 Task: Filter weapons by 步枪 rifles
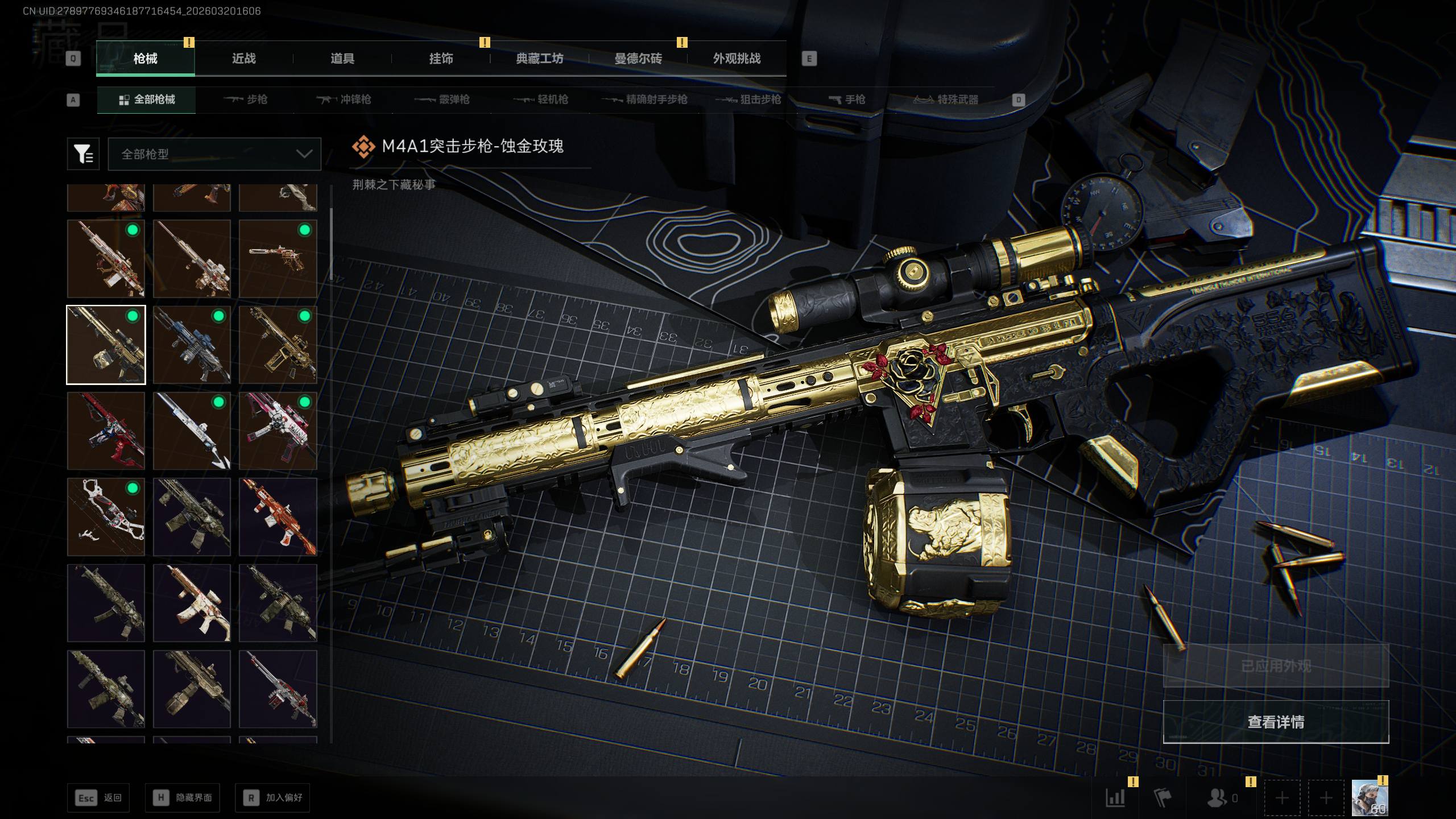[246, 100]
